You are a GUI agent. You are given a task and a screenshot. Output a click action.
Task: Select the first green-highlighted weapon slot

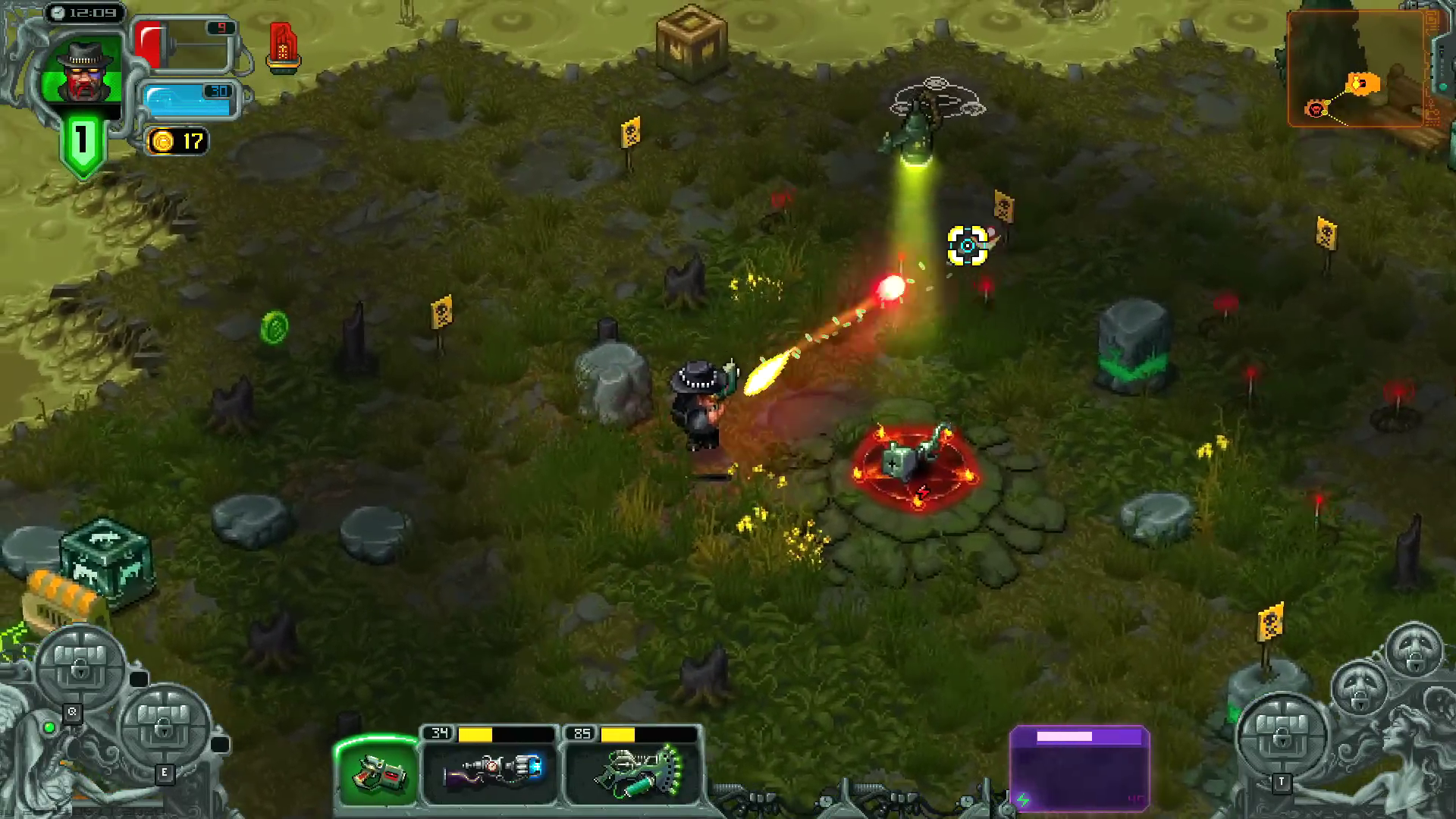[378, 770]
